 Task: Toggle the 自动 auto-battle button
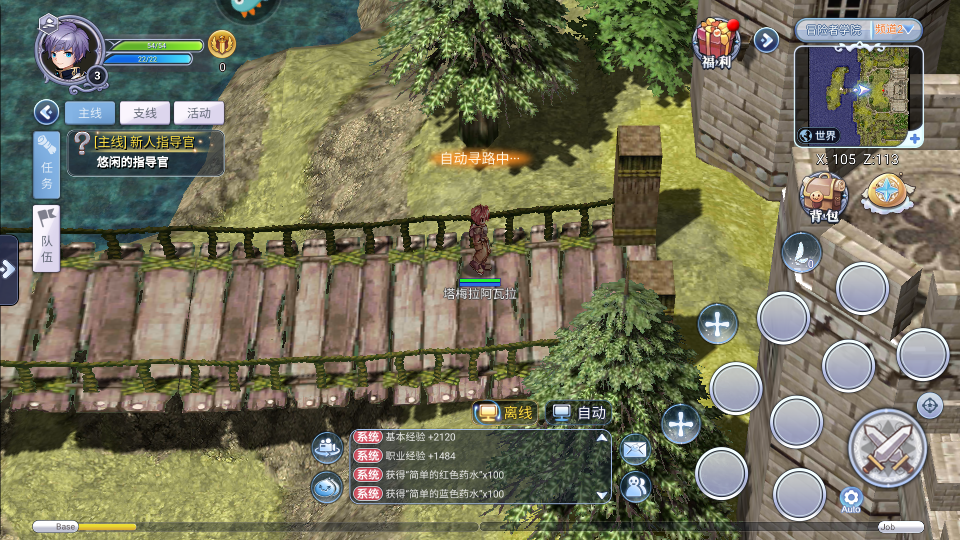tap(580, 412)
